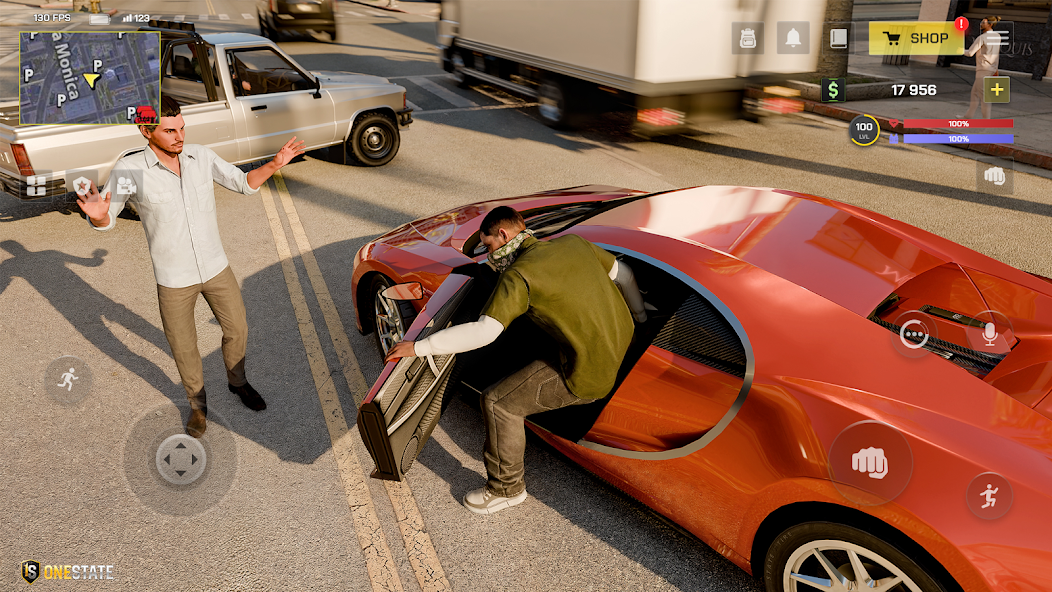Open the chat bubble button
This screenshot has height=592, width=1052.
(914, 333)
